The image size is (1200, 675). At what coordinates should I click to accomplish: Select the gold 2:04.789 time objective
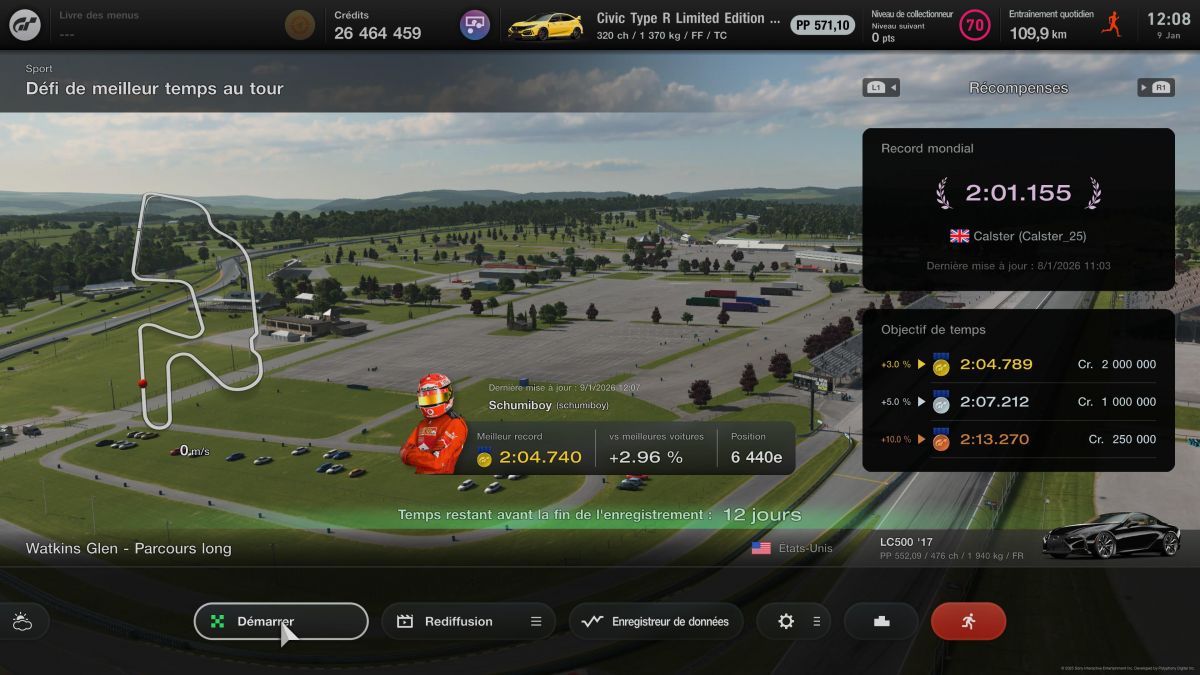coord(1018,365)
